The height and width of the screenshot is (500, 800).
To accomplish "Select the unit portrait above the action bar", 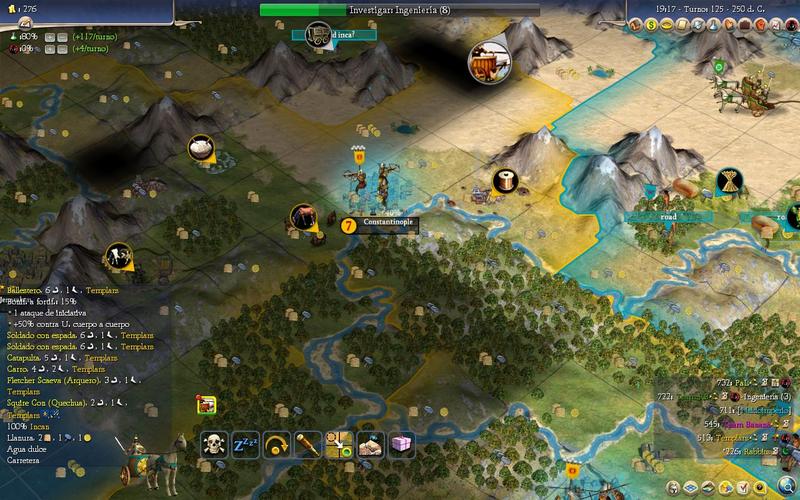I will (207, 404).
